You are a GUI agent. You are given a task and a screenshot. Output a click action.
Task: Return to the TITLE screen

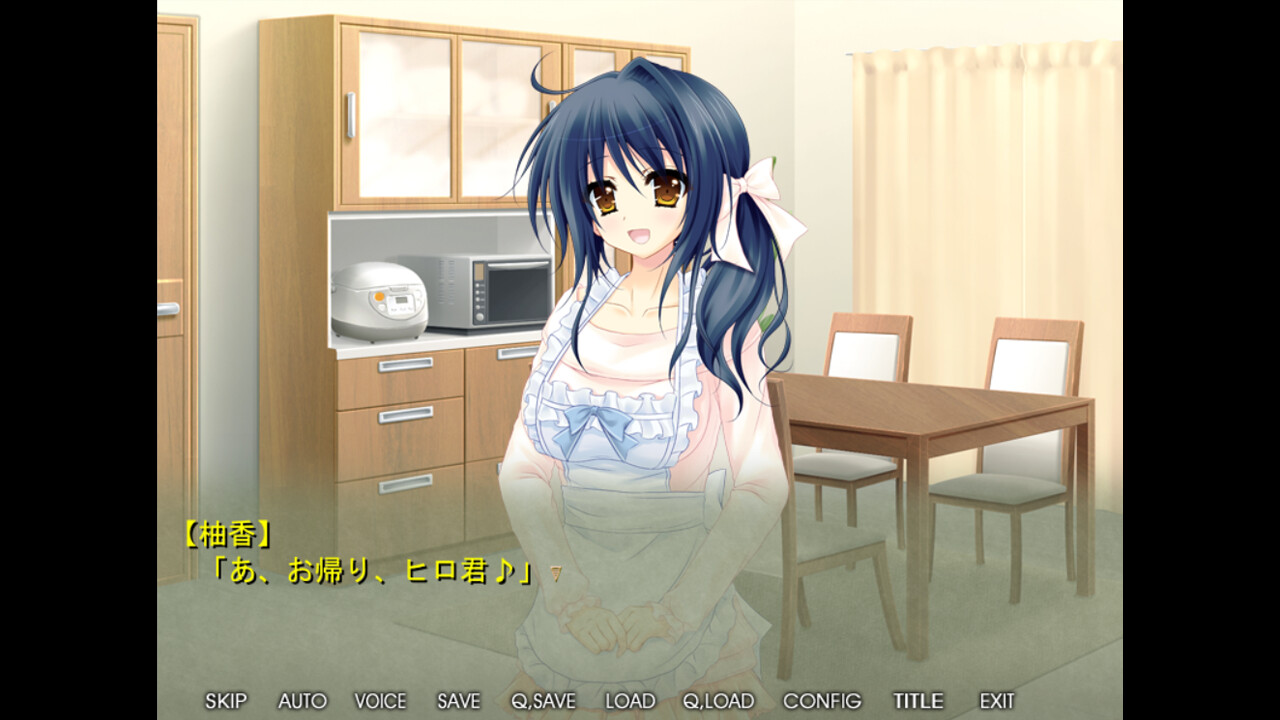pyautogui.click(x=916, y=701)
